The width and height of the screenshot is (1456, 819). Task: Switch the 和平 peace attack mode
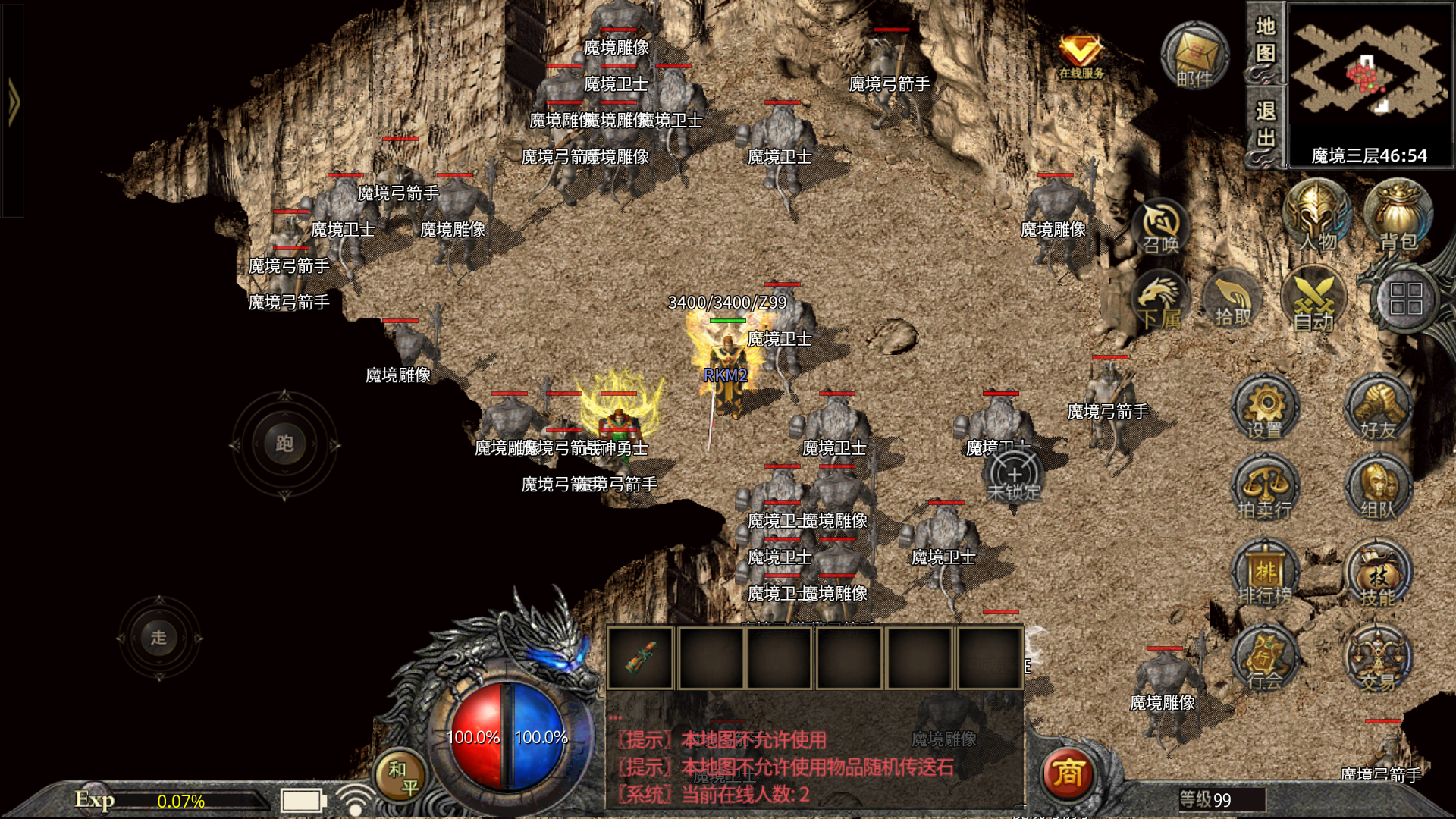point(402,777)
